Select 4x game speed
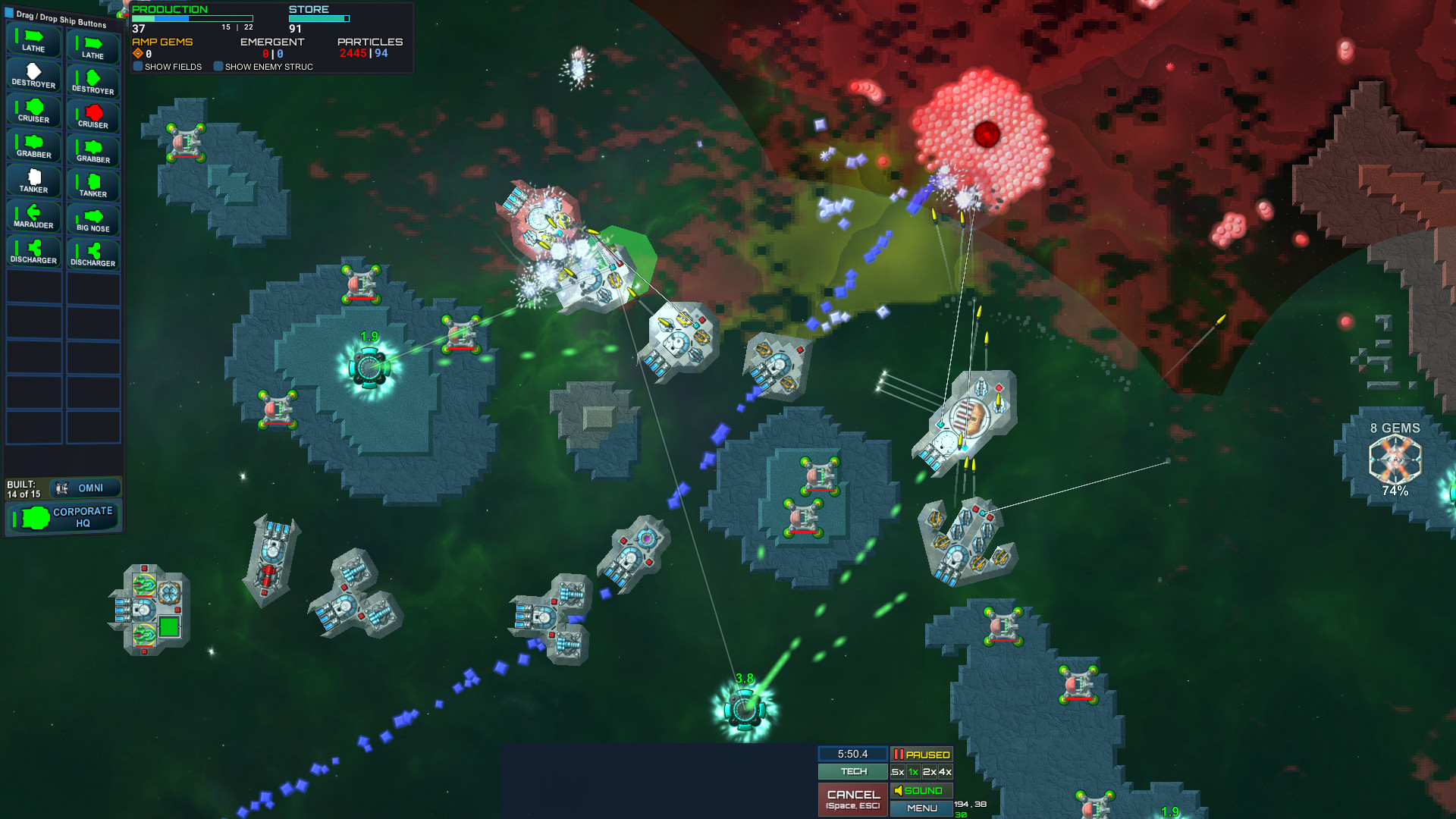The height and width of the screenshot is (819, 1456). (944, 771)
